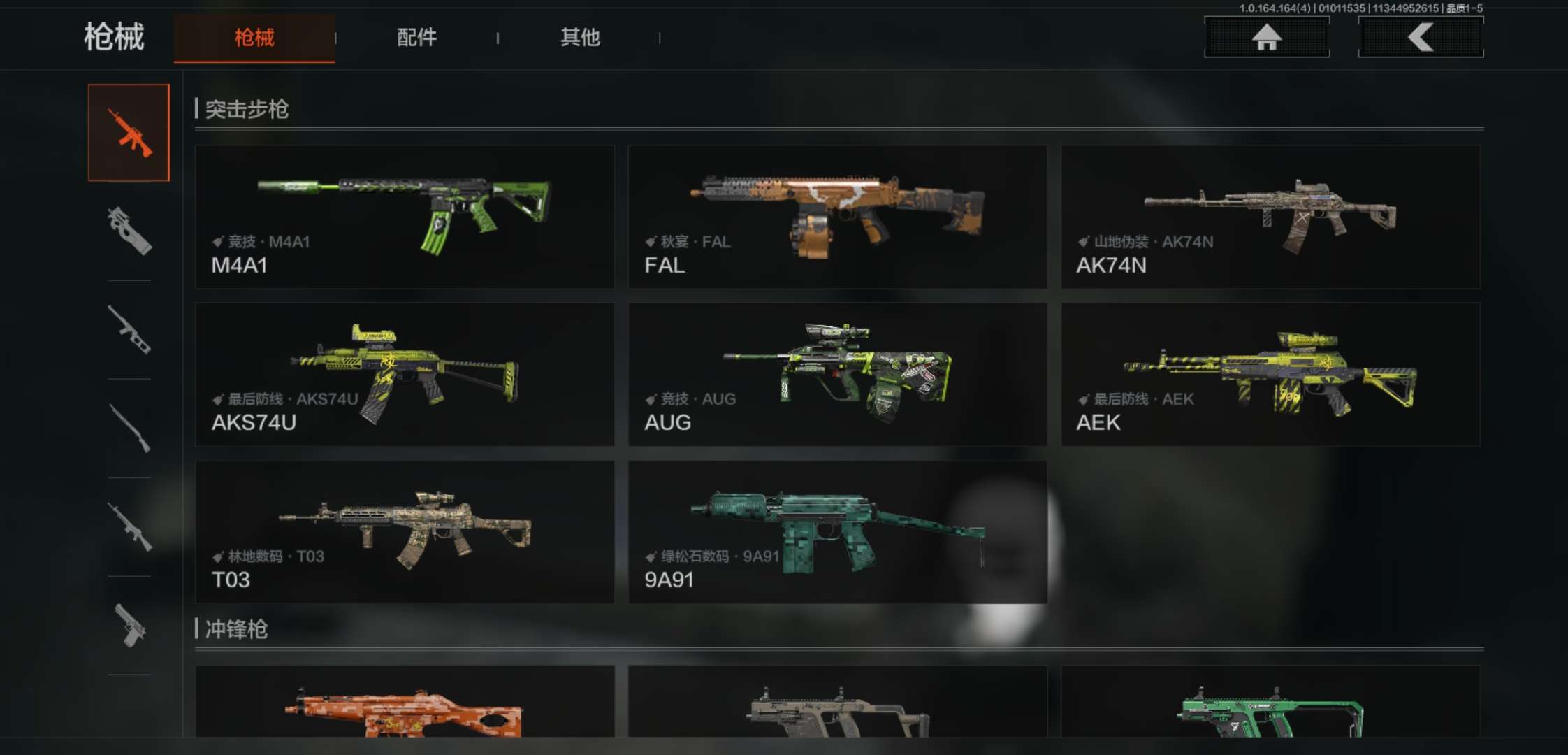Switch to the 枪械 tab

254,38
